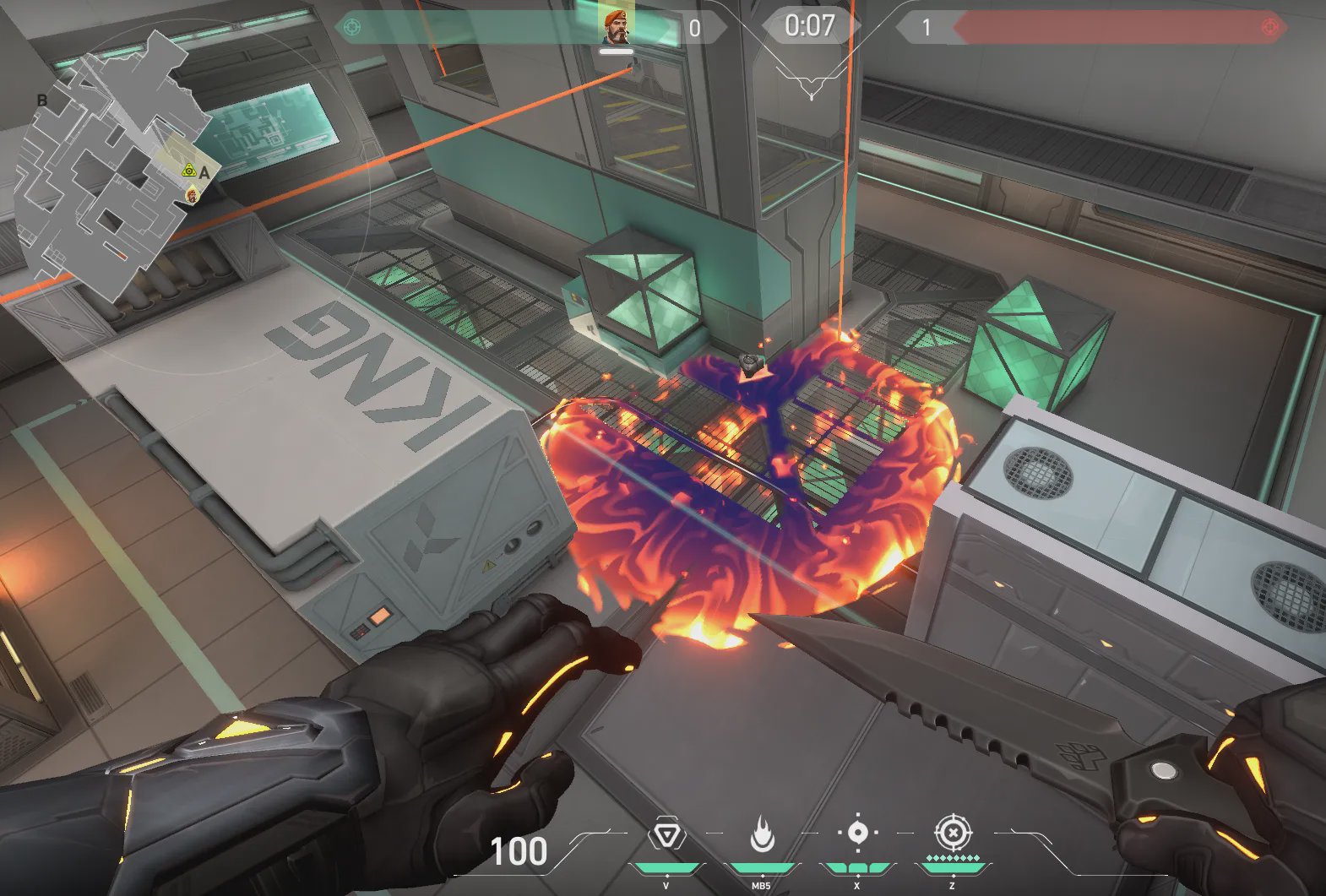This screenshot has height=896, width=1326.
Task: Click the Brimstone player marker on the minimap
Action: 193,195
